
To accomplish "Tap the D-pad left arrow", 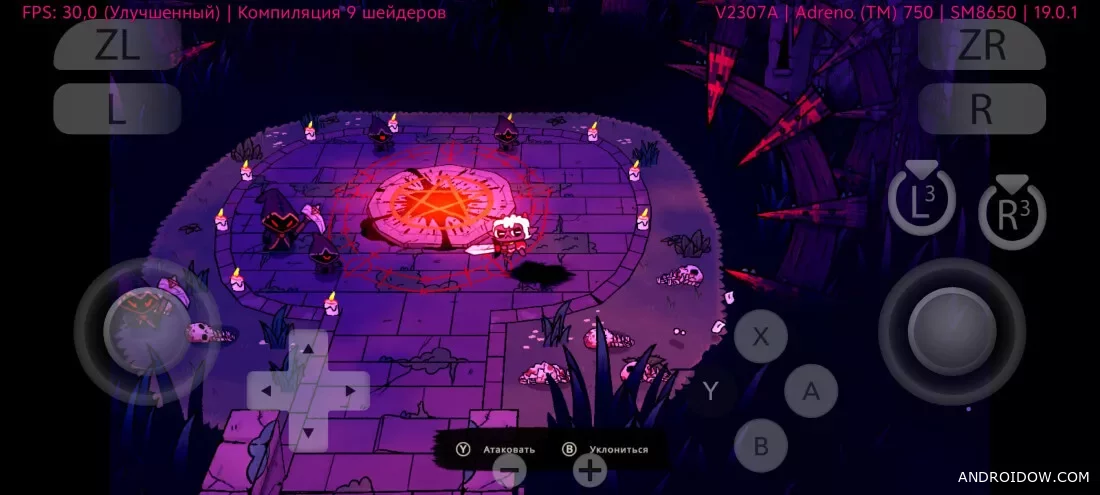I will click(x=266, y=391).
